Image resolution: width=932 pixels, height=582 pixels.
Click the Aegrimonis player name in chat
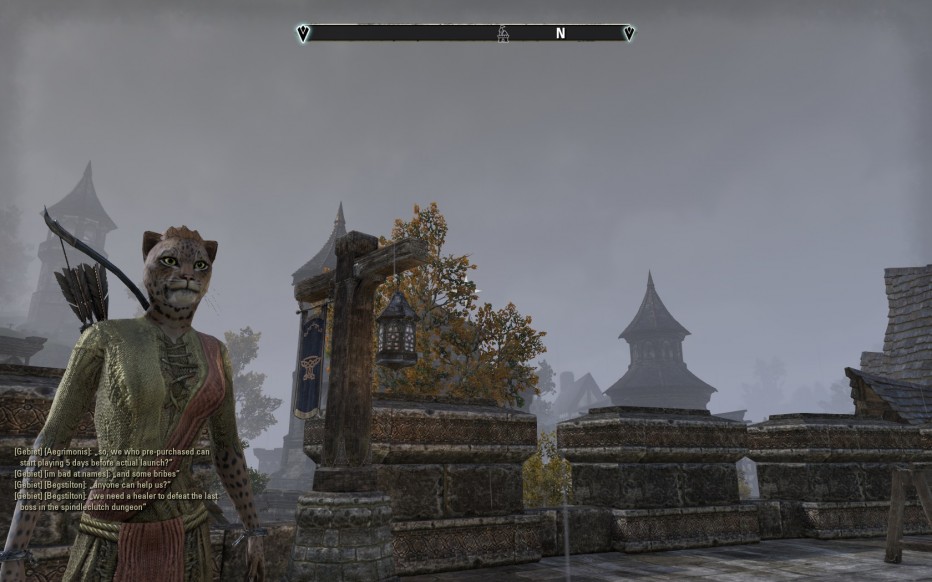[64, 452]
